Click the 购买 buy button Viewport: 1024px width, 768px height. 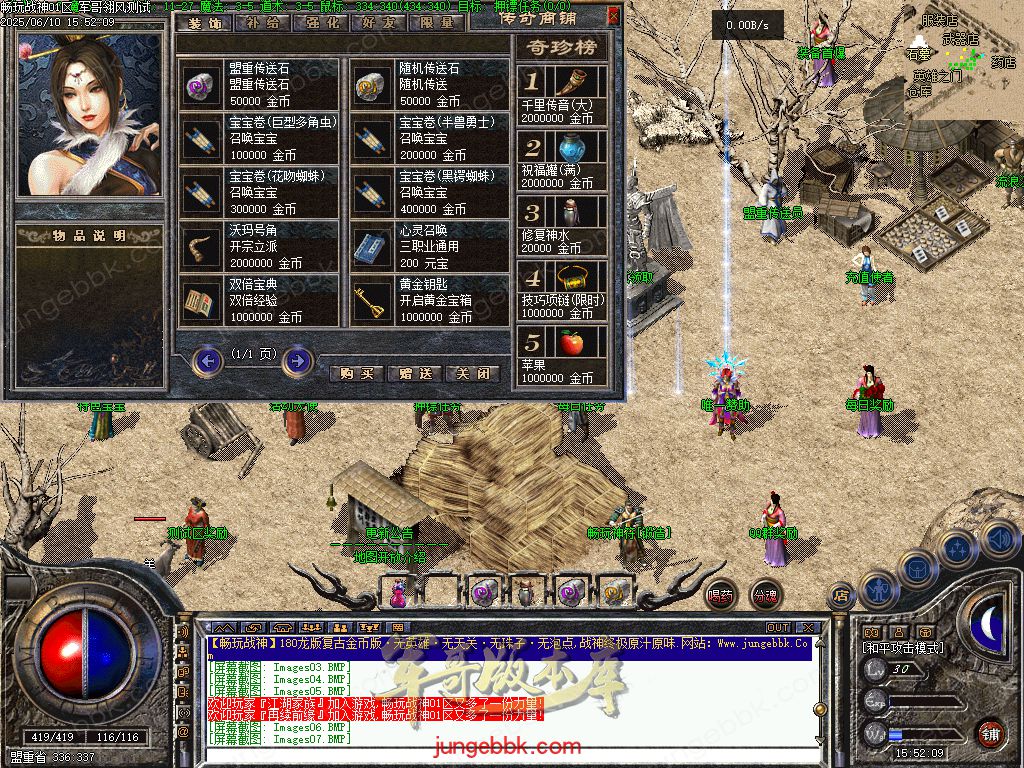pyautogui.click(x=356, y=373)
